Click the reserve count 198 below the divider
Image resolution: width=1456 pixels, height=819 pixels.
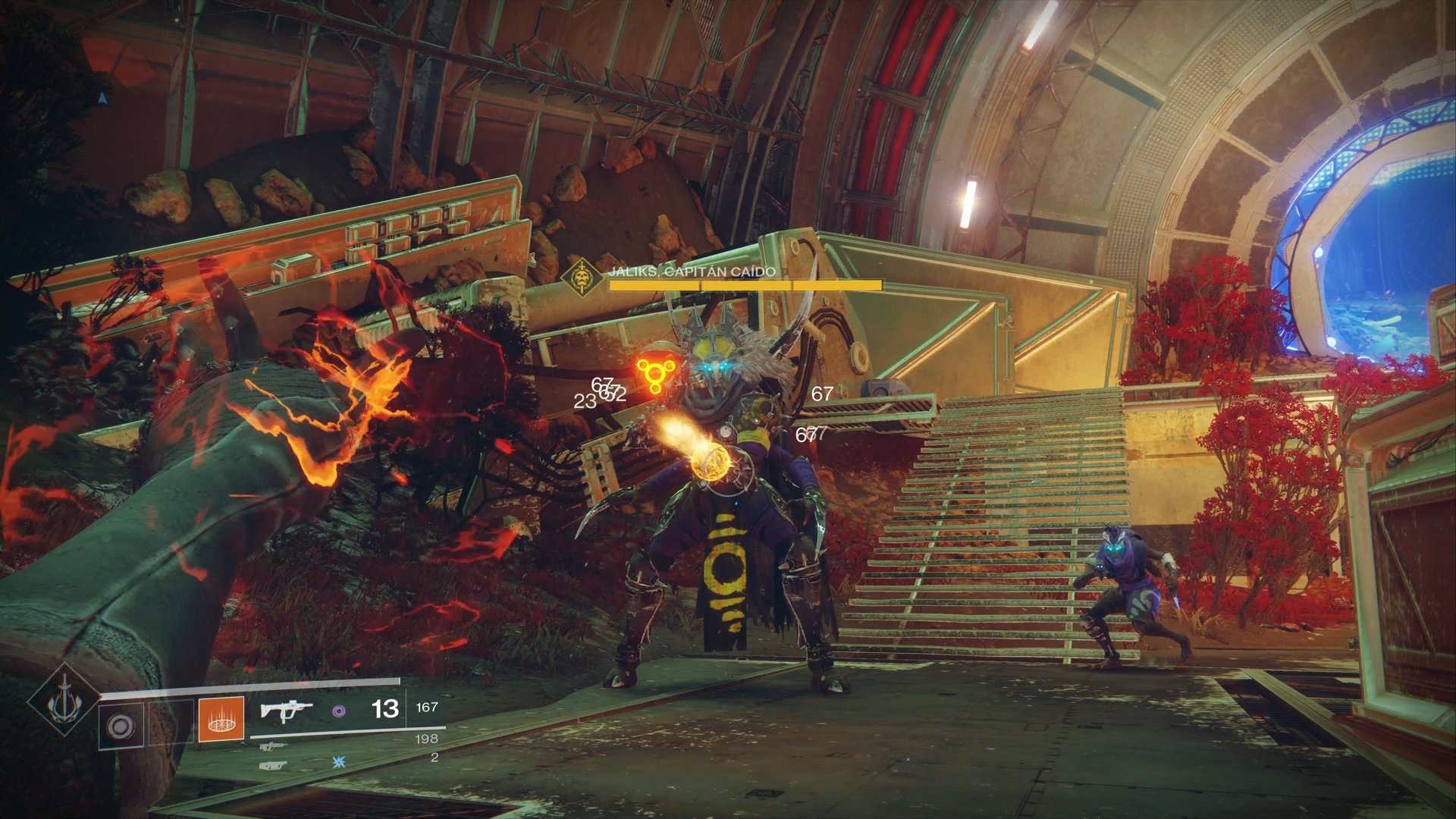coord(426,740)
